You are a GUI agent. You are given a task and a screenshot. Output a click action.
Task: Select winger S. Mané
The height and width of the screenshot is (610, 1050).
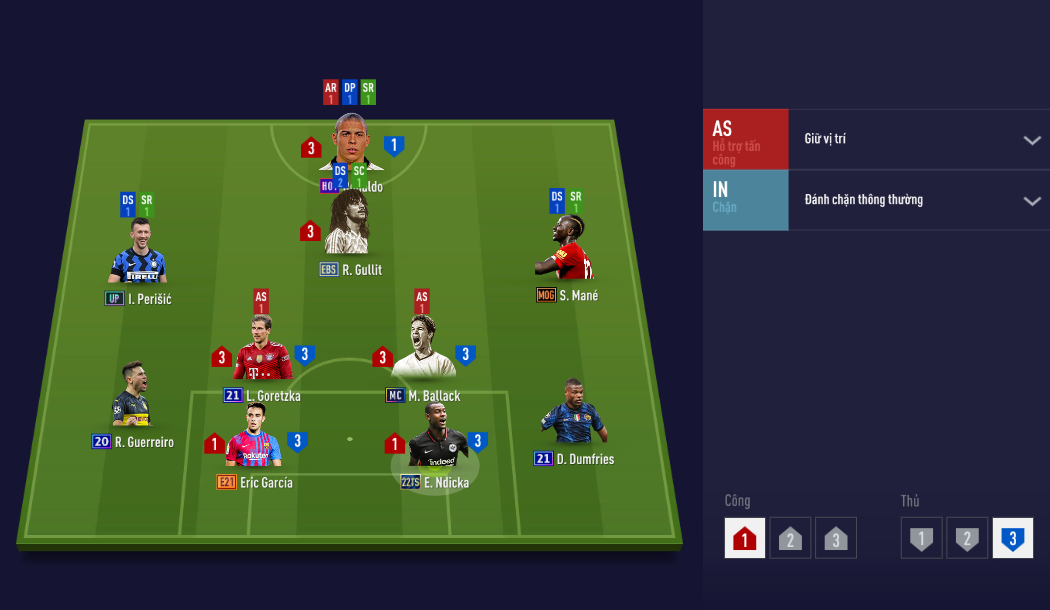coord(568,250)
